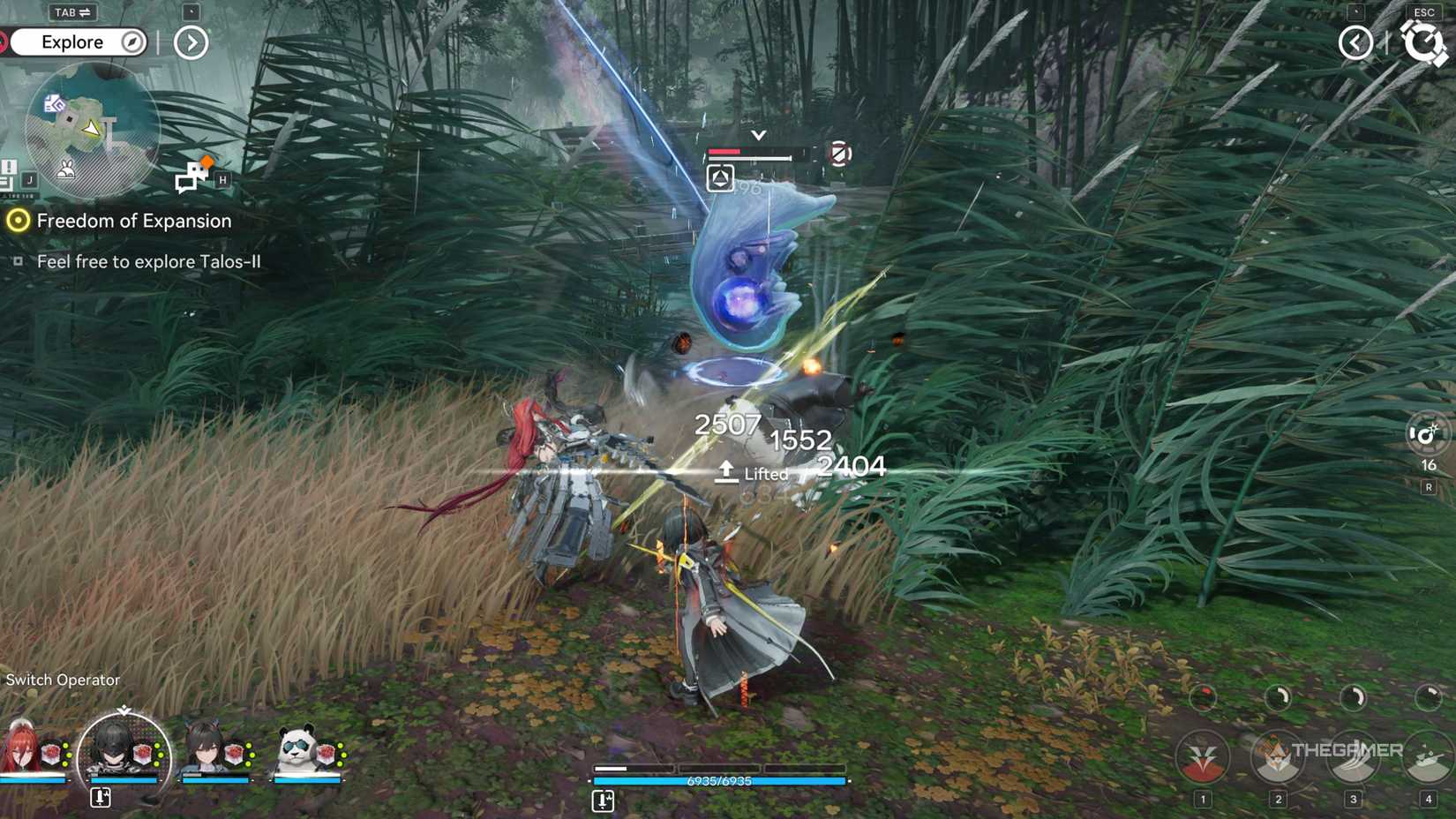Screen dimensions: 1456x819
Task: Open the objective labeled Freedom of Expansion
Action: [x=133, y=221]
